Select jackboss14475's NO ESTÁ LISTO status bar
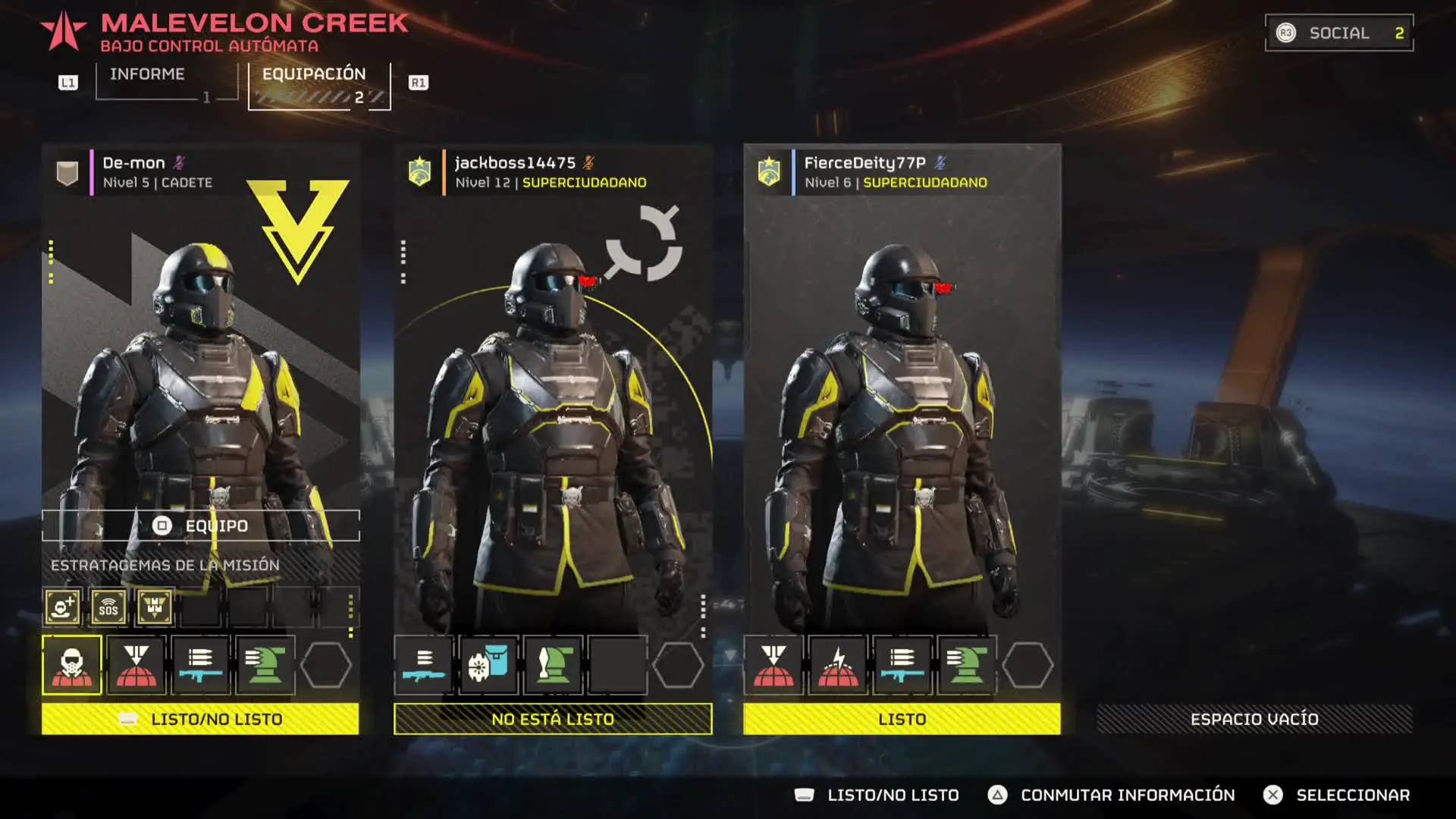 pos(553,719)
